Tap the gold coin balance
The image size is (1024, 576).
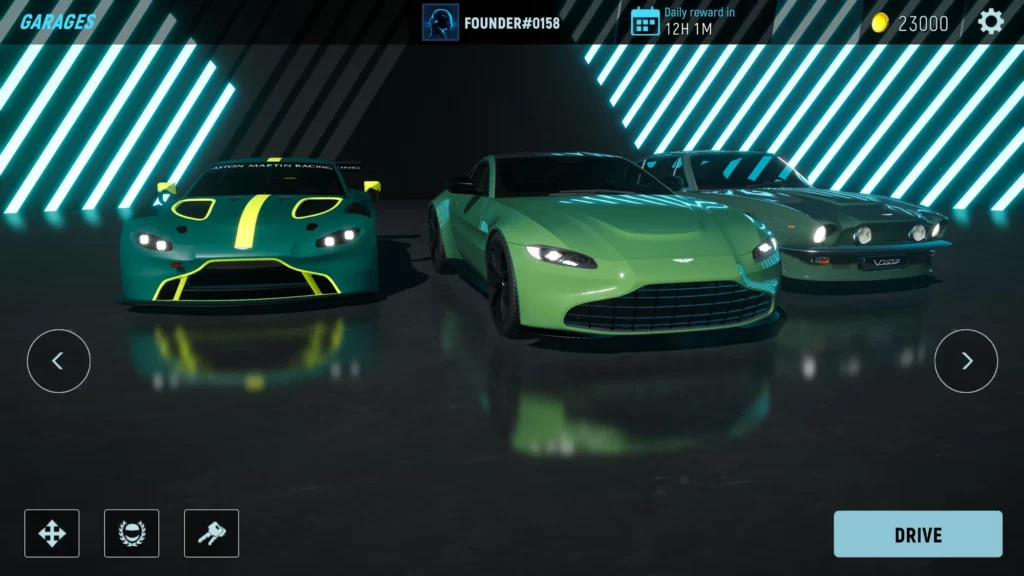(910, 23)
